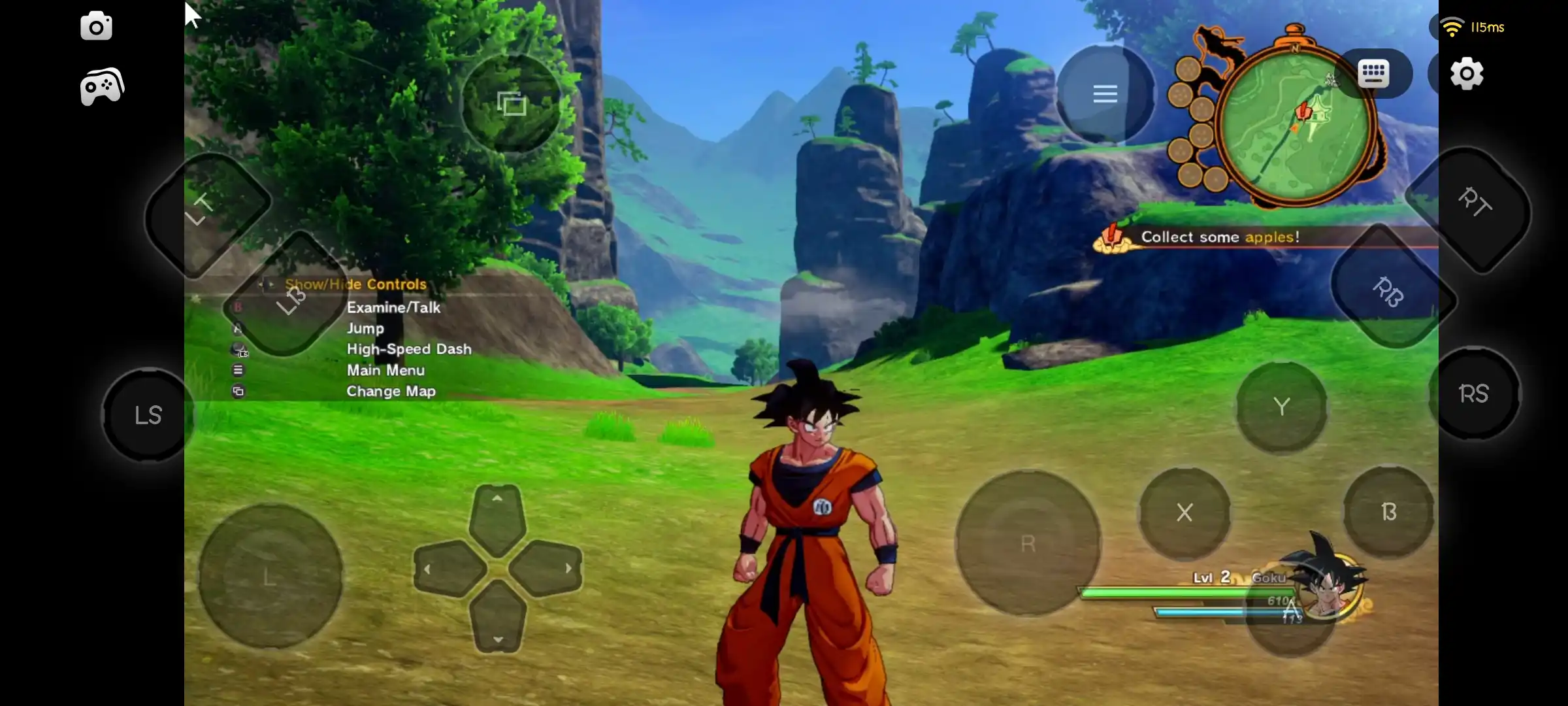Tap the camera screenshot icon

click(96, 26)
